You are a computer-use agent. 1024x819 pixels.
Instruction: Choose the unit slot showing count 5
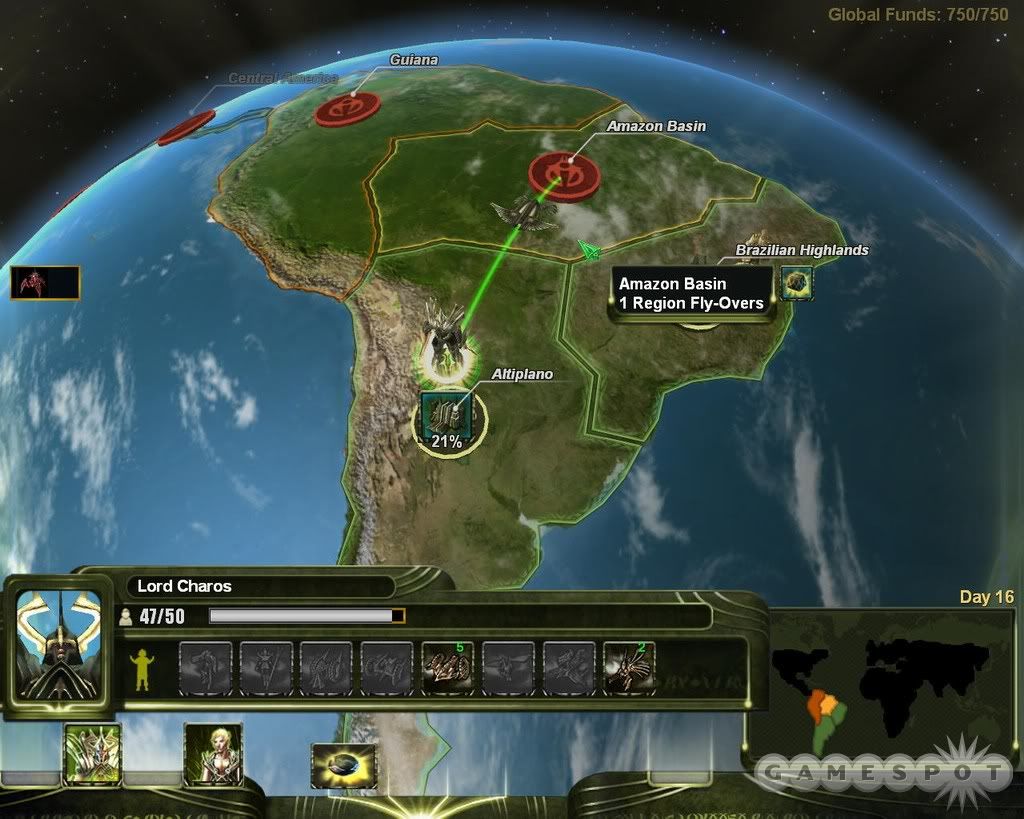[x=447, y=668]
